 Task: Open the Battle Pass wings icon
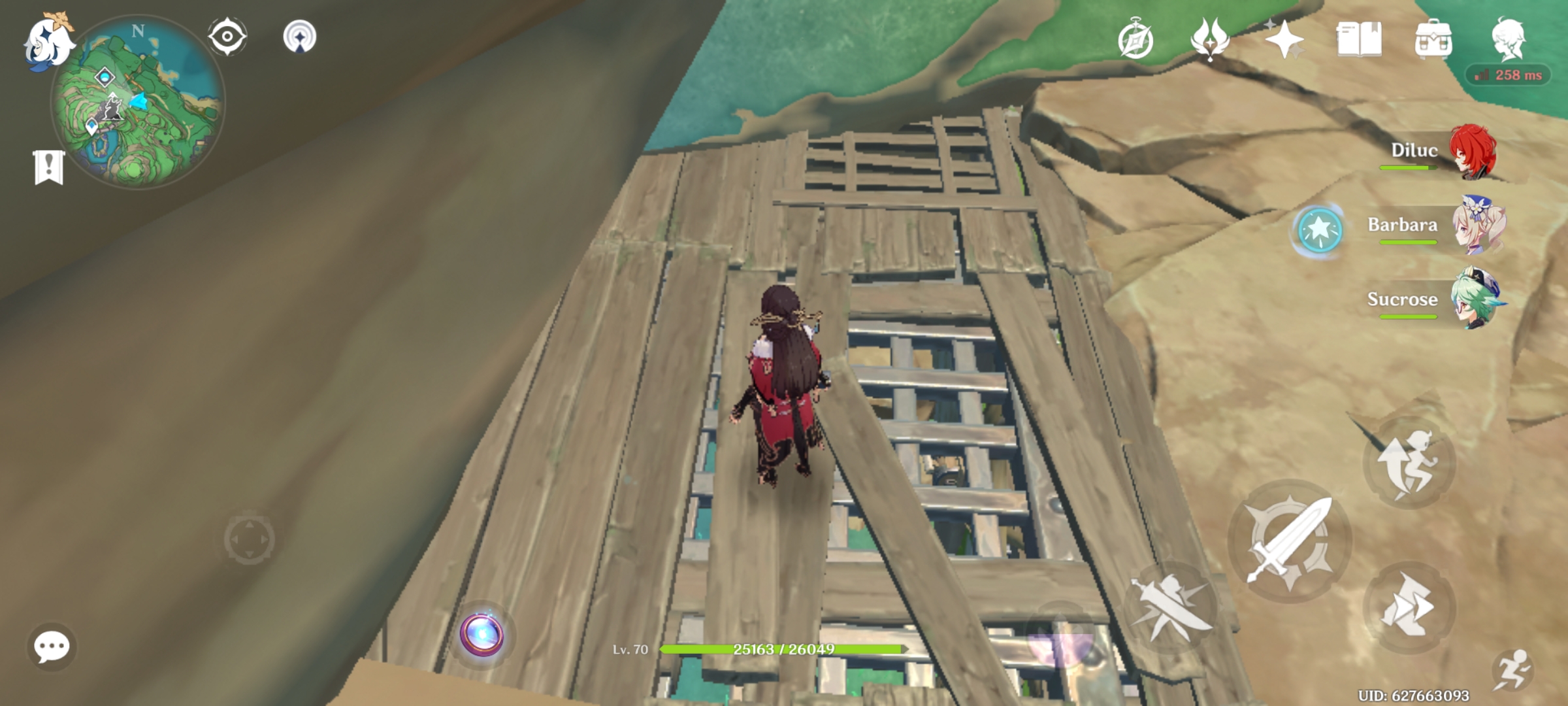pos(1211,38)
